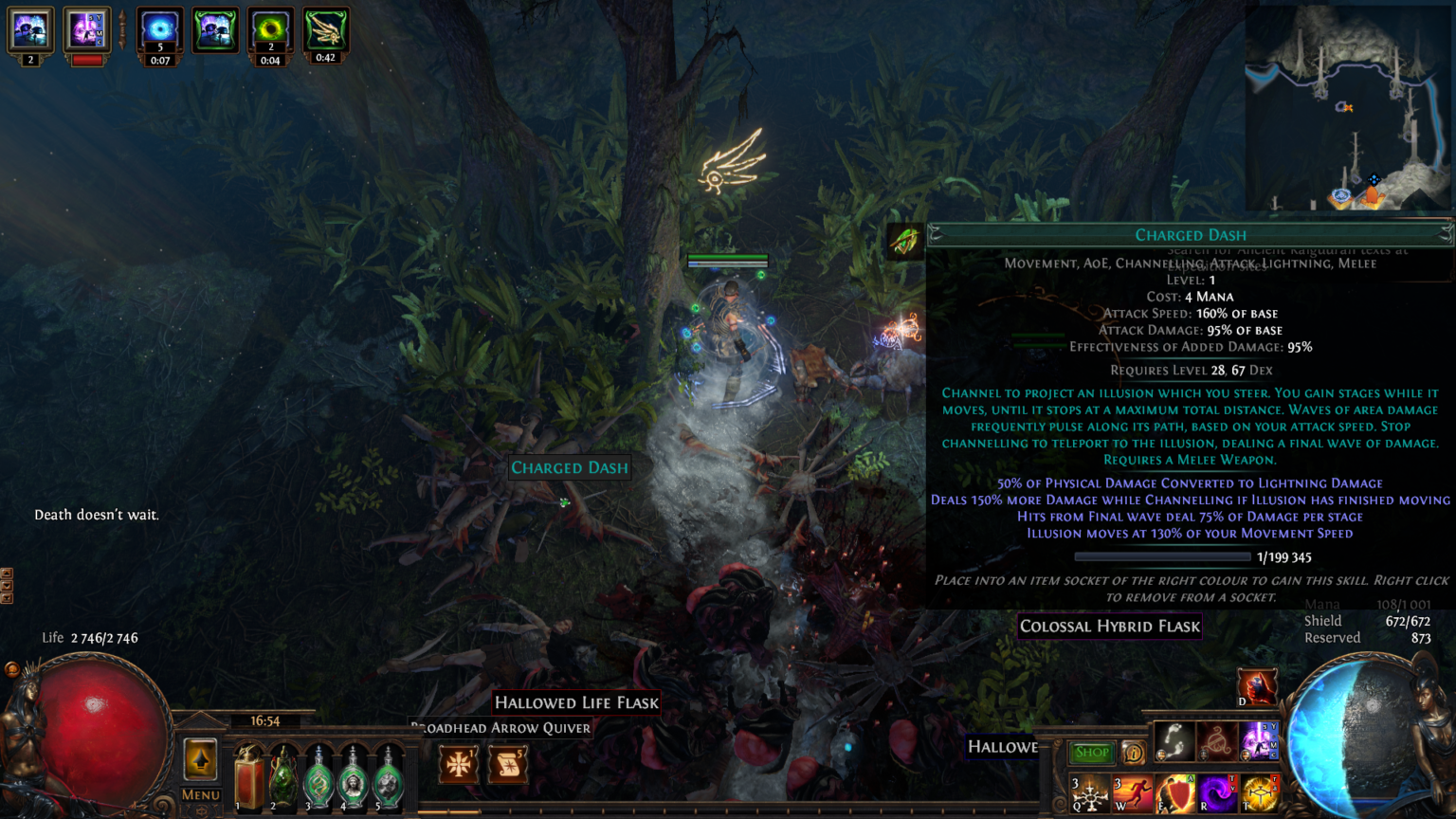Image resolution: width=1456 pixels, height=819 pixels.
Task: Click the Charged Dash gem experience bar
Action: click(x=1163, y=556)
